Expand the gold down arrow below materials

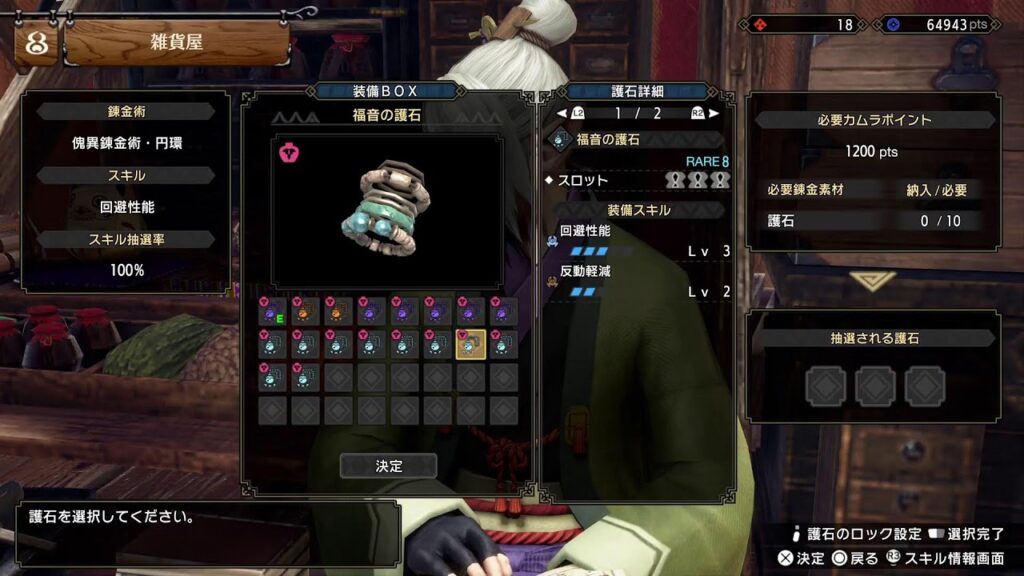873,281
